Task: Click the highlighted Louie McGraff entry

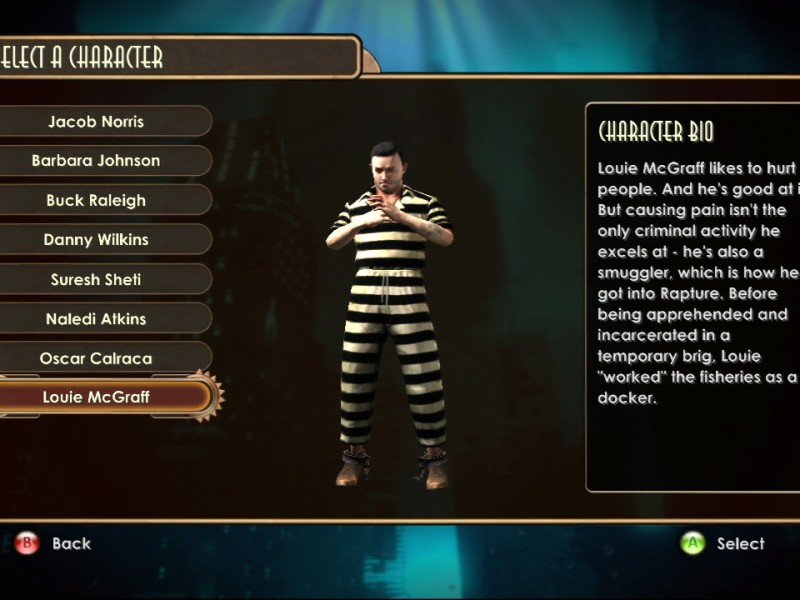Action: 96,397
